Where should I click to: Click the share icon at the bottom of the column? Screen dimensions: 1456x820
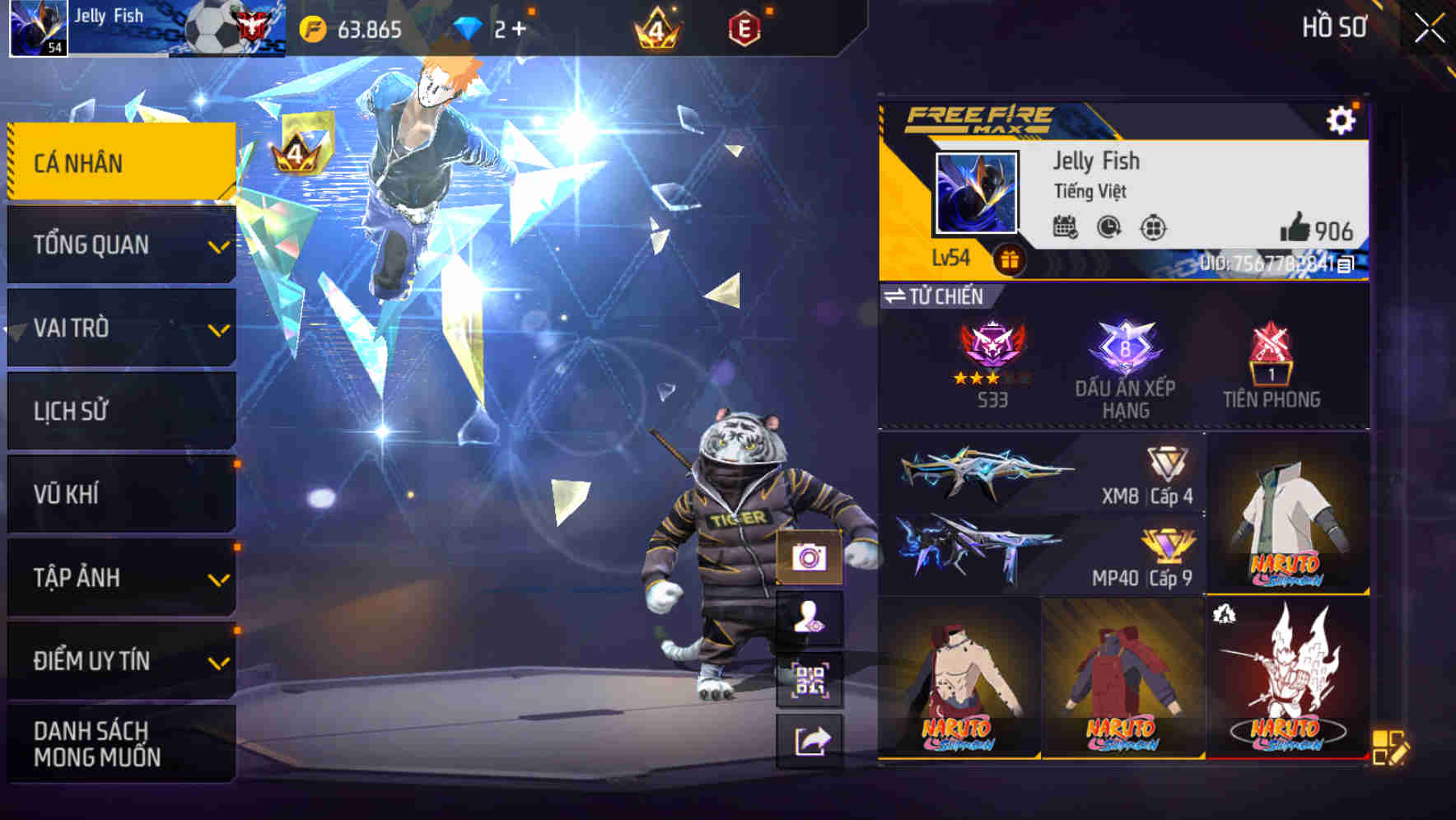pyautogui.click(x=811, y=741)
